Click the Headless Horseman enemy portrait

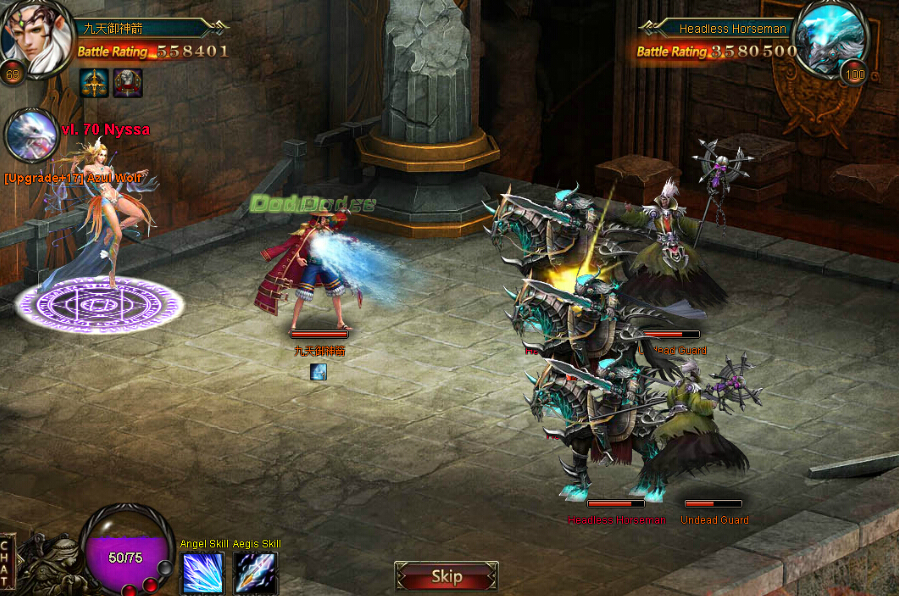pos(829,39)
